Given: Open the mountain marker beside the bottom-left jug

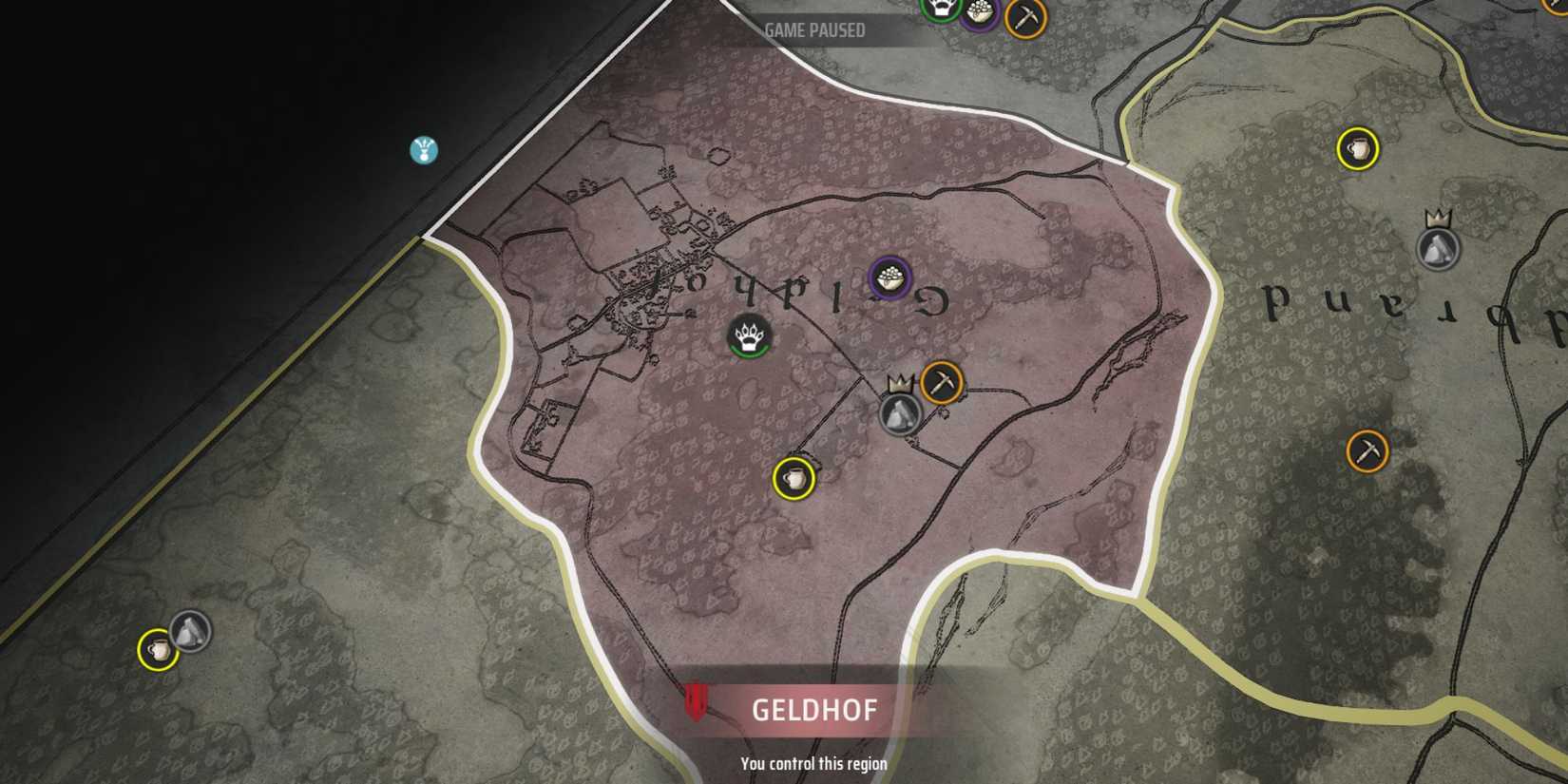Looking at the screenshot, I should [189, 630].
